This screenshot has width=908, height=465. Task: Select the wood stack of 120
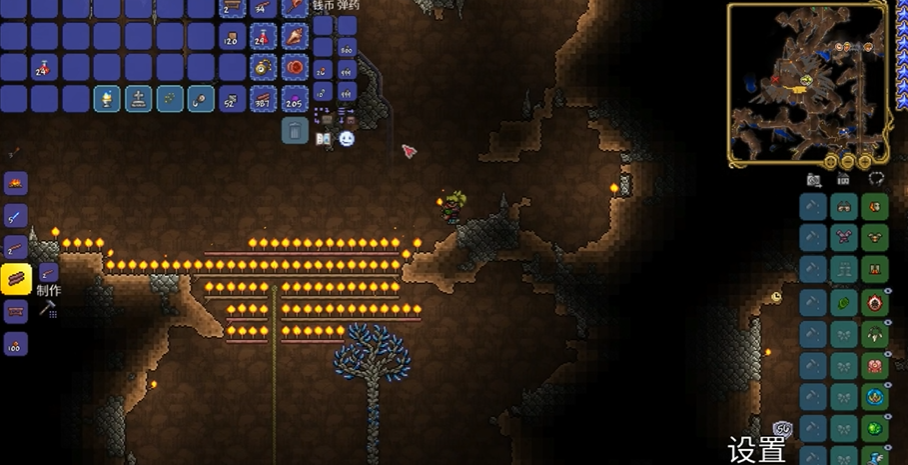click(232, 37)
